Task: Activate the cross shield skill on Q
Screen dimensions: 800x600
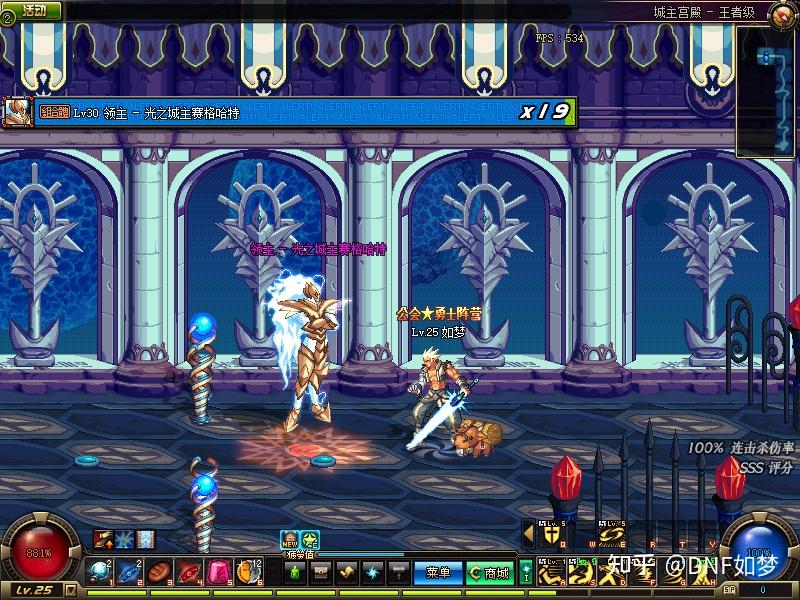Action: pos(551,535)
